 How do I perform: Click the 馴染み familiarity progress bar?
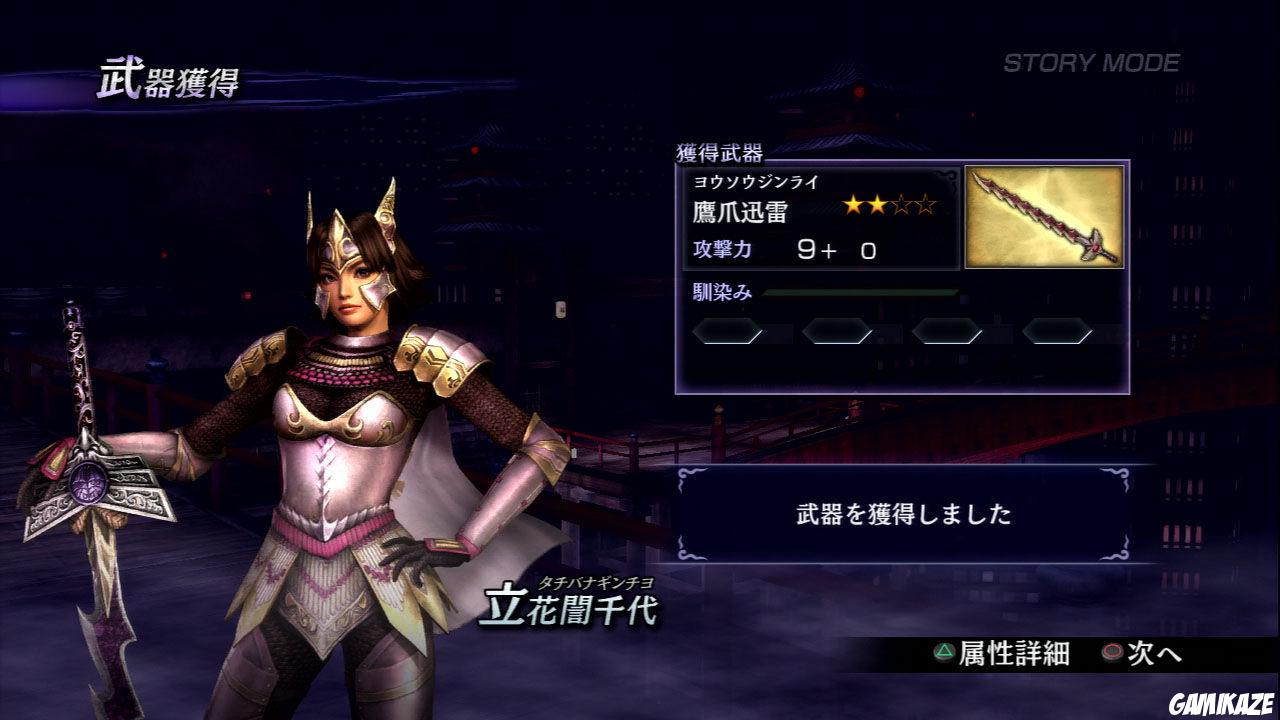click(860, 292)
